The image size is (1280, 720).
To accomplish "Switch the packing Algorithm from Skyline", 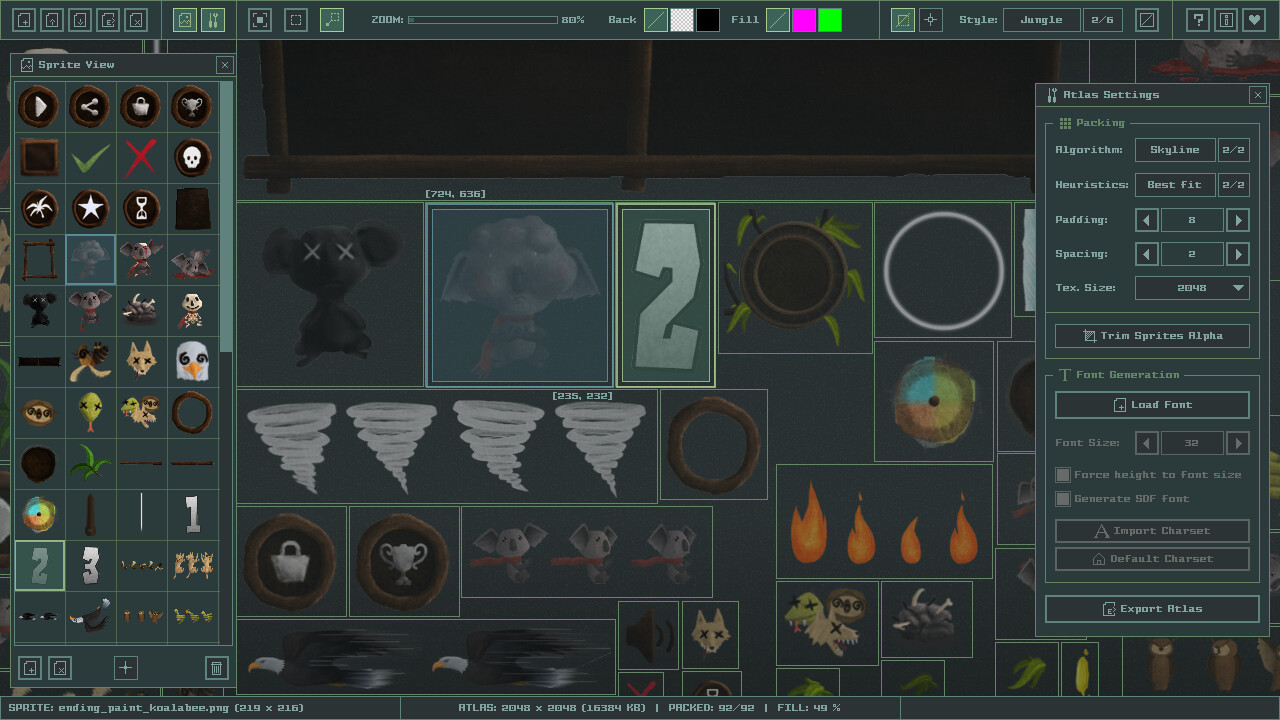I will coord(1175,149).
